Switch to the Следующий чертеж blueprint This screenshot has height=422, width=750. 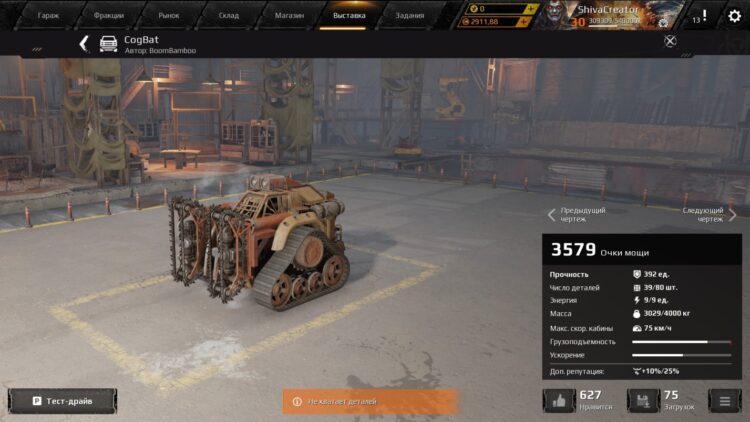708,214
